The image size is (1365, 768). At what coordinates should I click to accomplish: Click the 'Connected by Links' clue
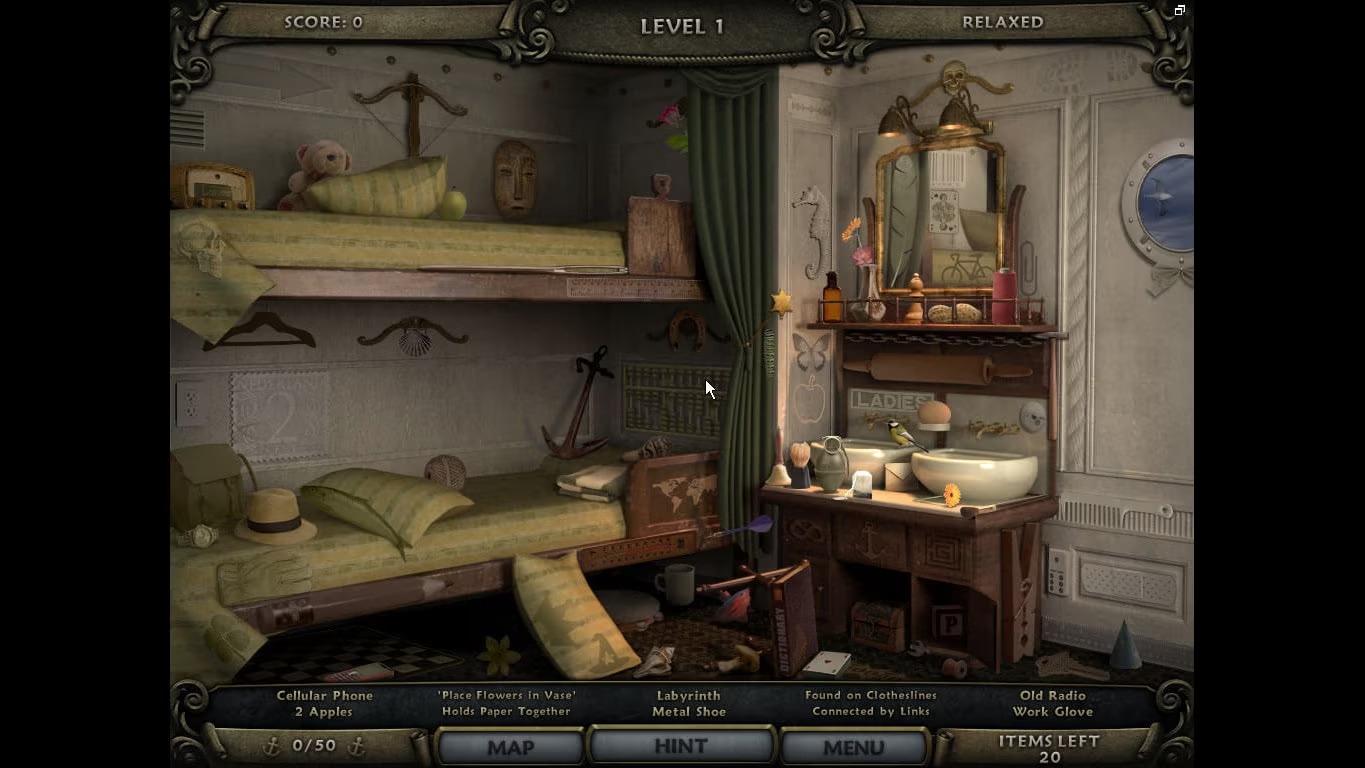(871, 712)
